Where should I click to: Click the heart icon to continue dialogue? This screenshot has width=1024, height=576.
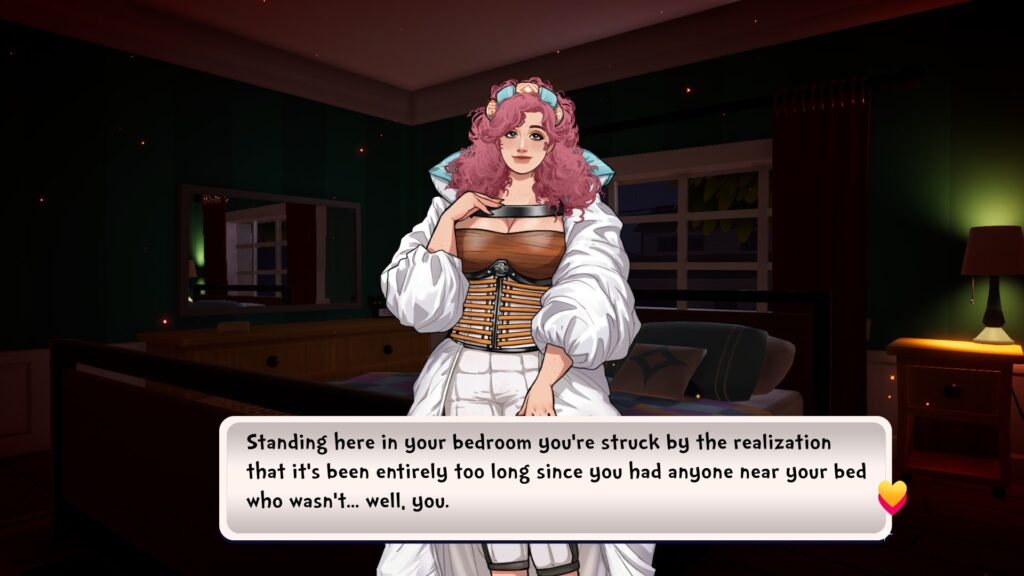892,496
